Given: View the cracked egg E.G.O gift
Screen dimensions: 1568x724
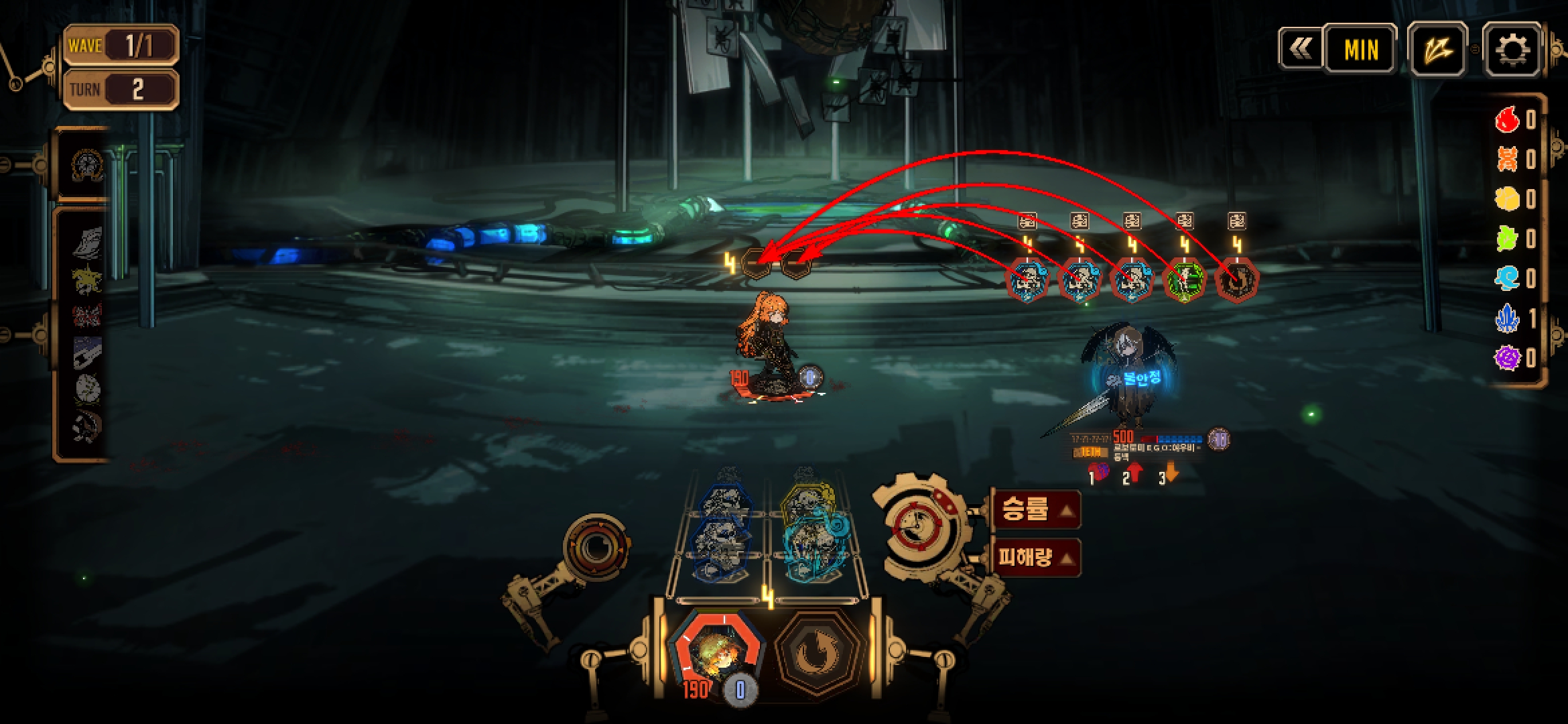Looking at the screenshot, I should tap(87, 389).
